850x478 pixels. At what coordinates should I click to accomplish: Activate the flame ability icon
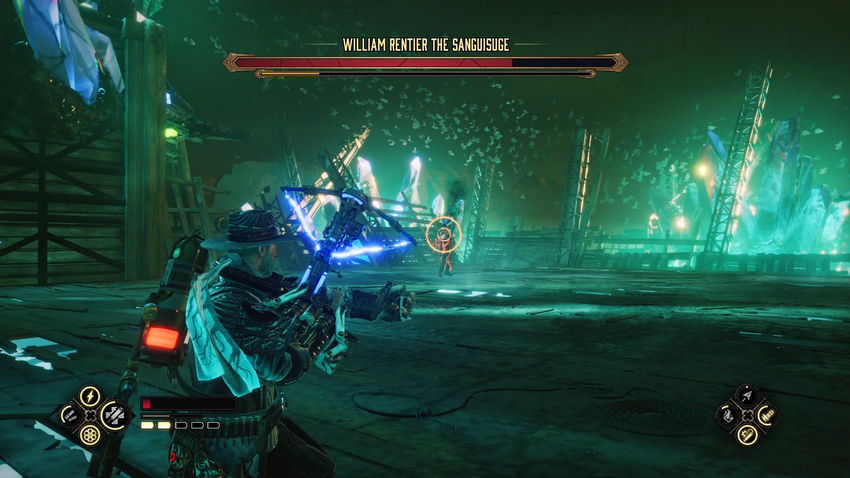pyautogui.click(x=727, y=416)
